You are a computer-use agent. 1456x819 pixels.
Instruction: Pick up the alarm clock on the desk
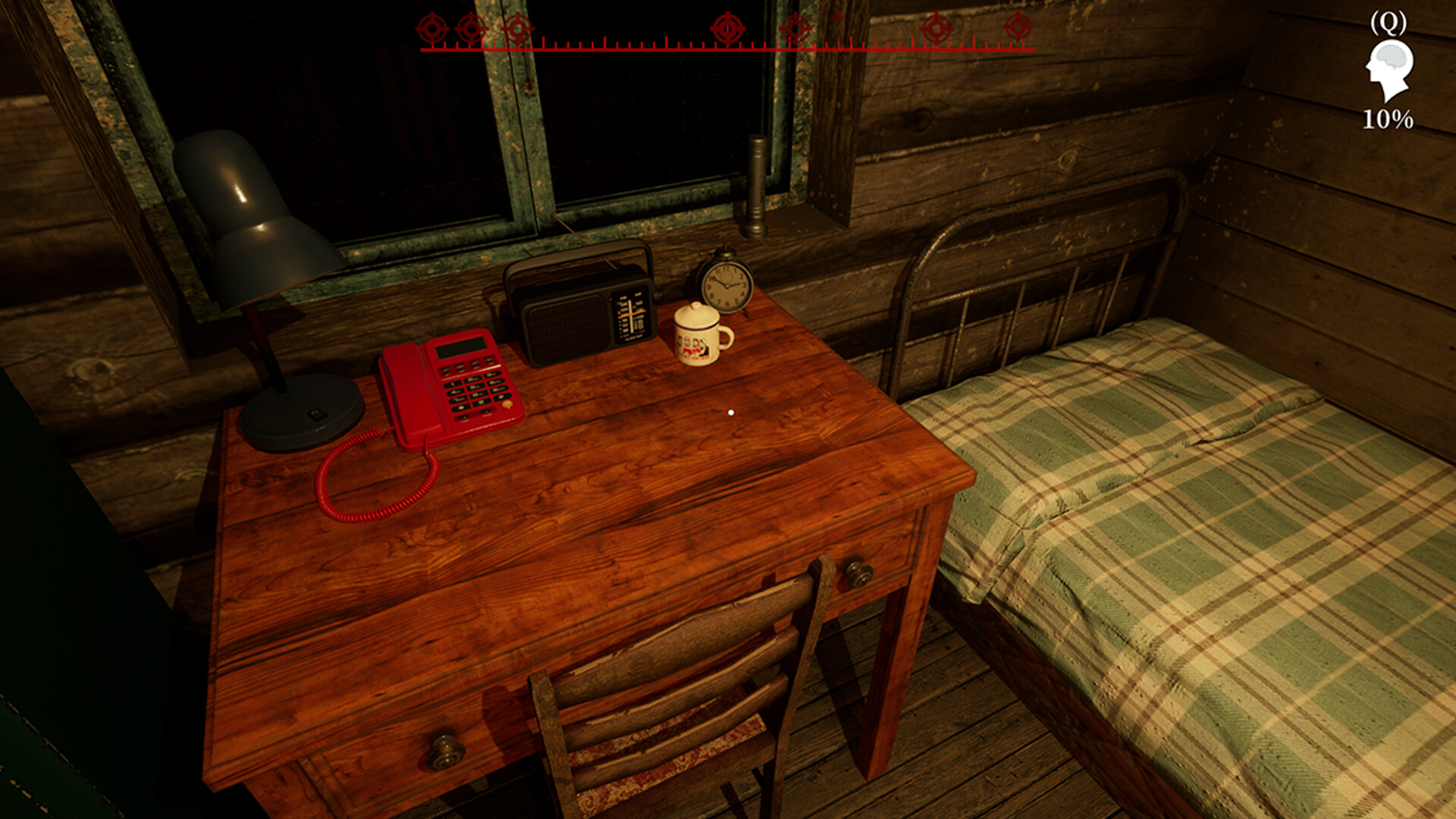click(724, 284)
